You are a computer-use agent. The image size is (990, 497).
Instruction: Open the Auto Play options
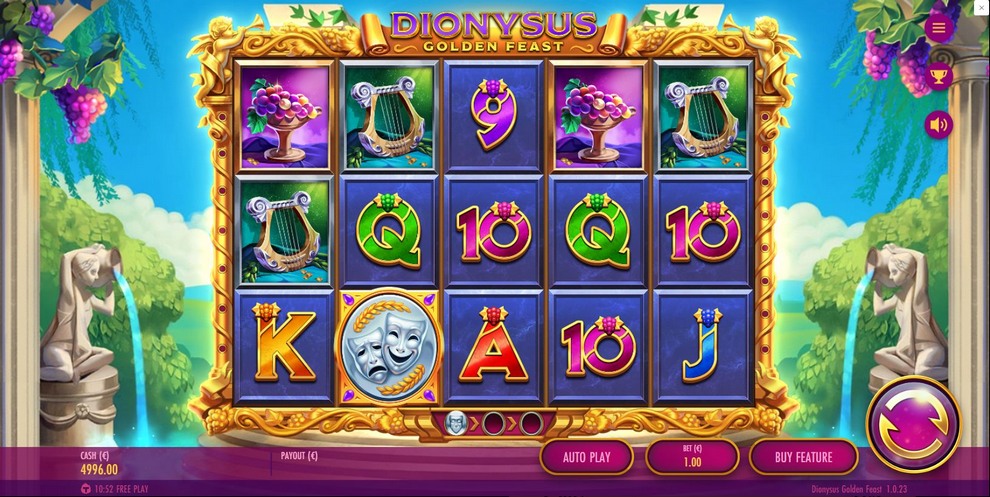tap(587, 457)
